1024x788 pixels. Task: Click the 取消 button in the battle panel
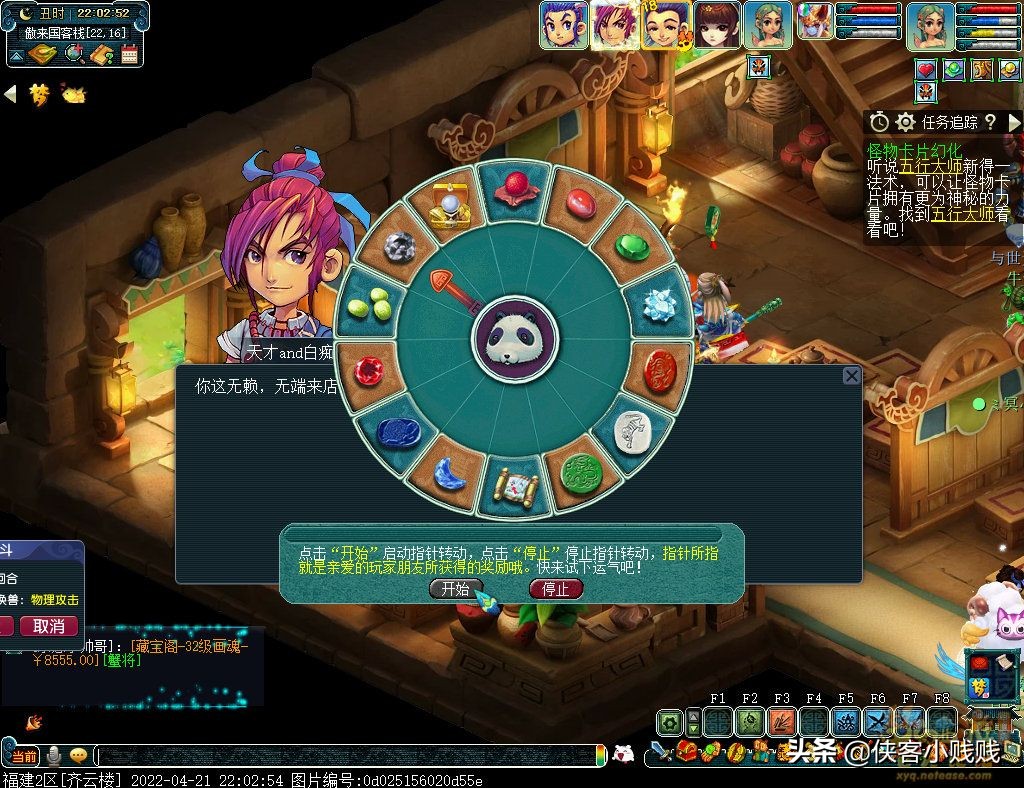pos(48,626)
